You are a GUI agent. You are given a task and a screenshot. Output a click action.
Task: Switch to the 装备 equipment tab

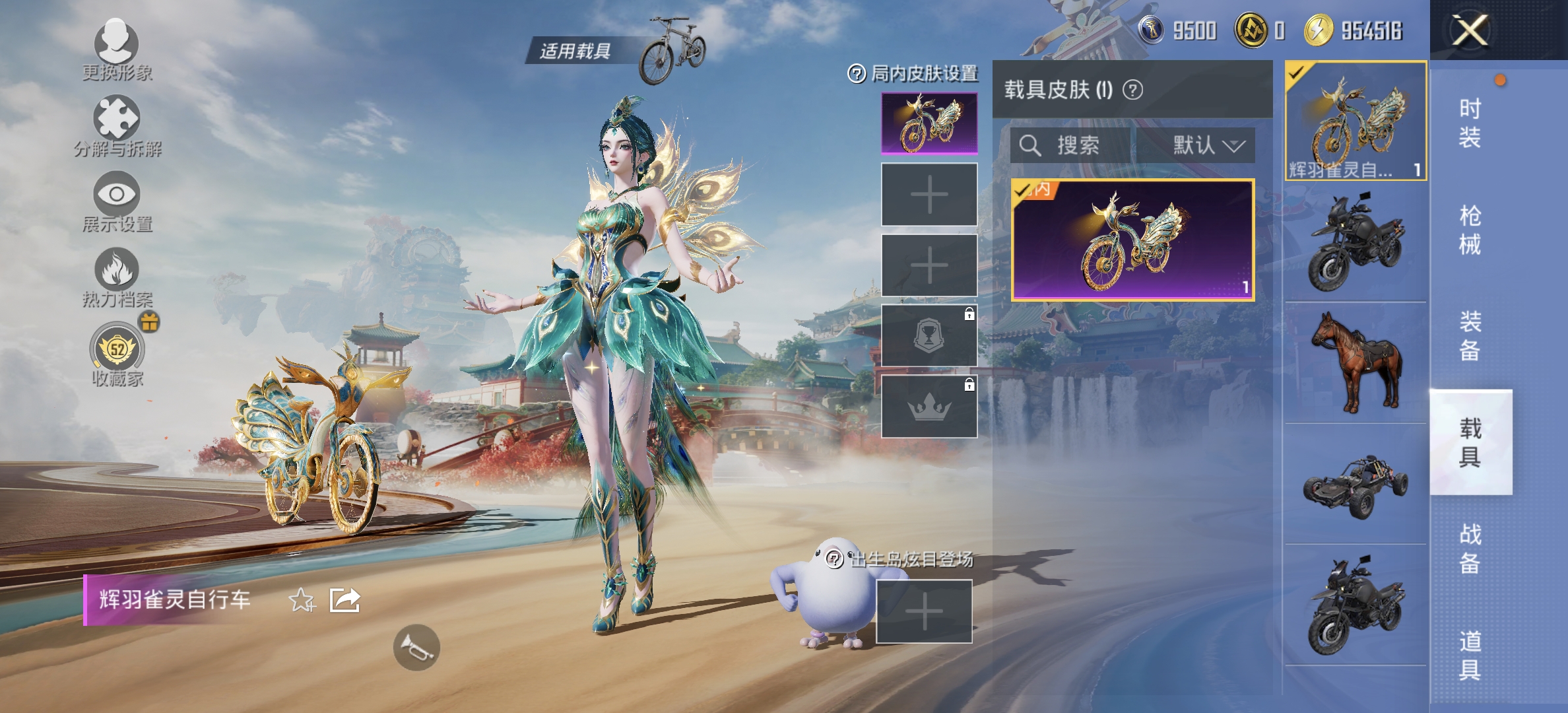(1470, 336)
